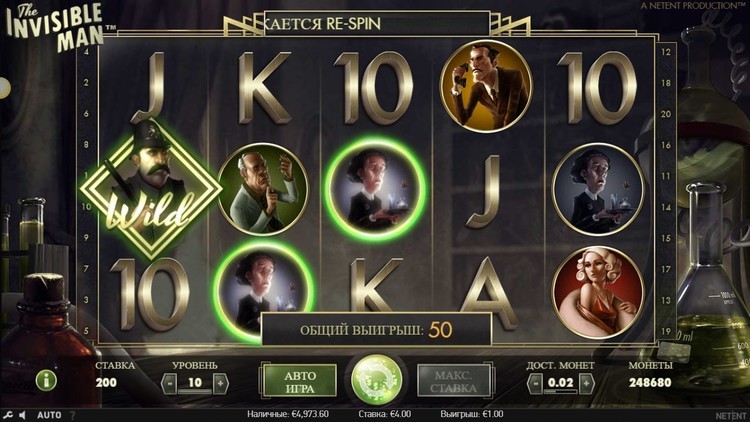Start autoplay with Авто Игра button
The image size is (750, 422).
point(300,382)
